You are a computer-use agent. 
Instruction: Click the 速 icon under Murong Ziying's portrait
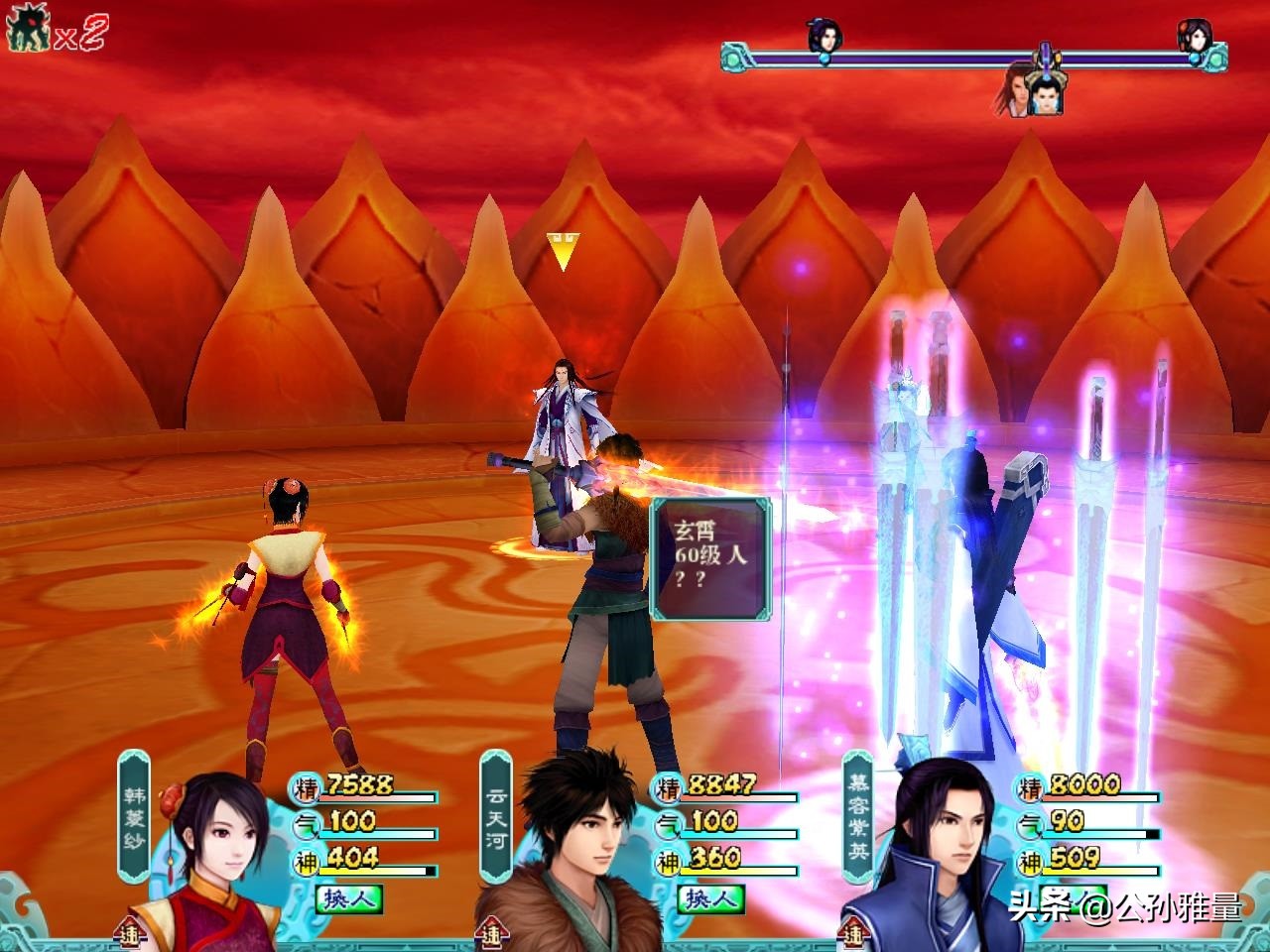(854, 933)
